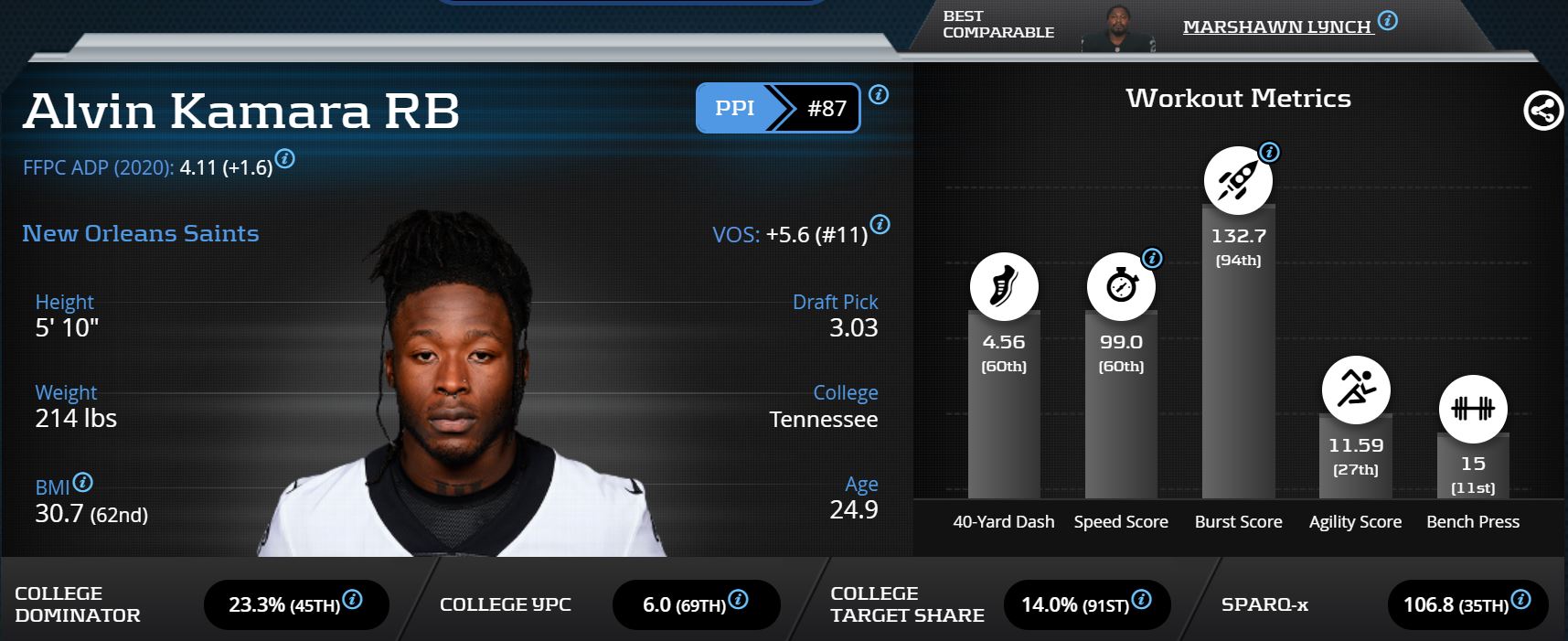The image size is (1568, 641).
Task: Show info for College Dominator rating
Action: pyautogui.click(x=352, y=600)
